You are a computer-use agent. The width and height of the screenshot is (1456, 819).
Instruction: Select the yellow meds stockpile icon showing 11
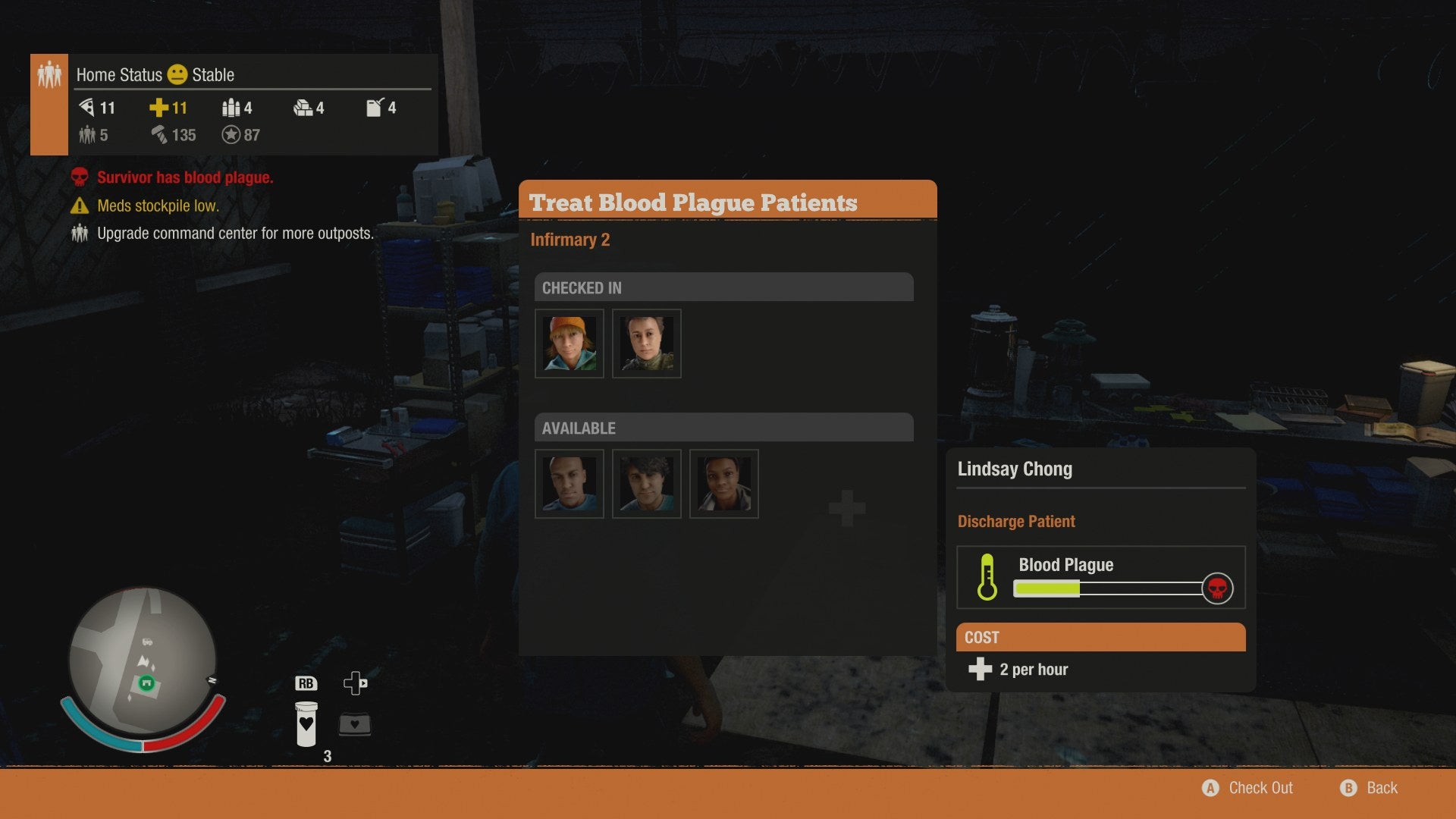click(159, 108)
